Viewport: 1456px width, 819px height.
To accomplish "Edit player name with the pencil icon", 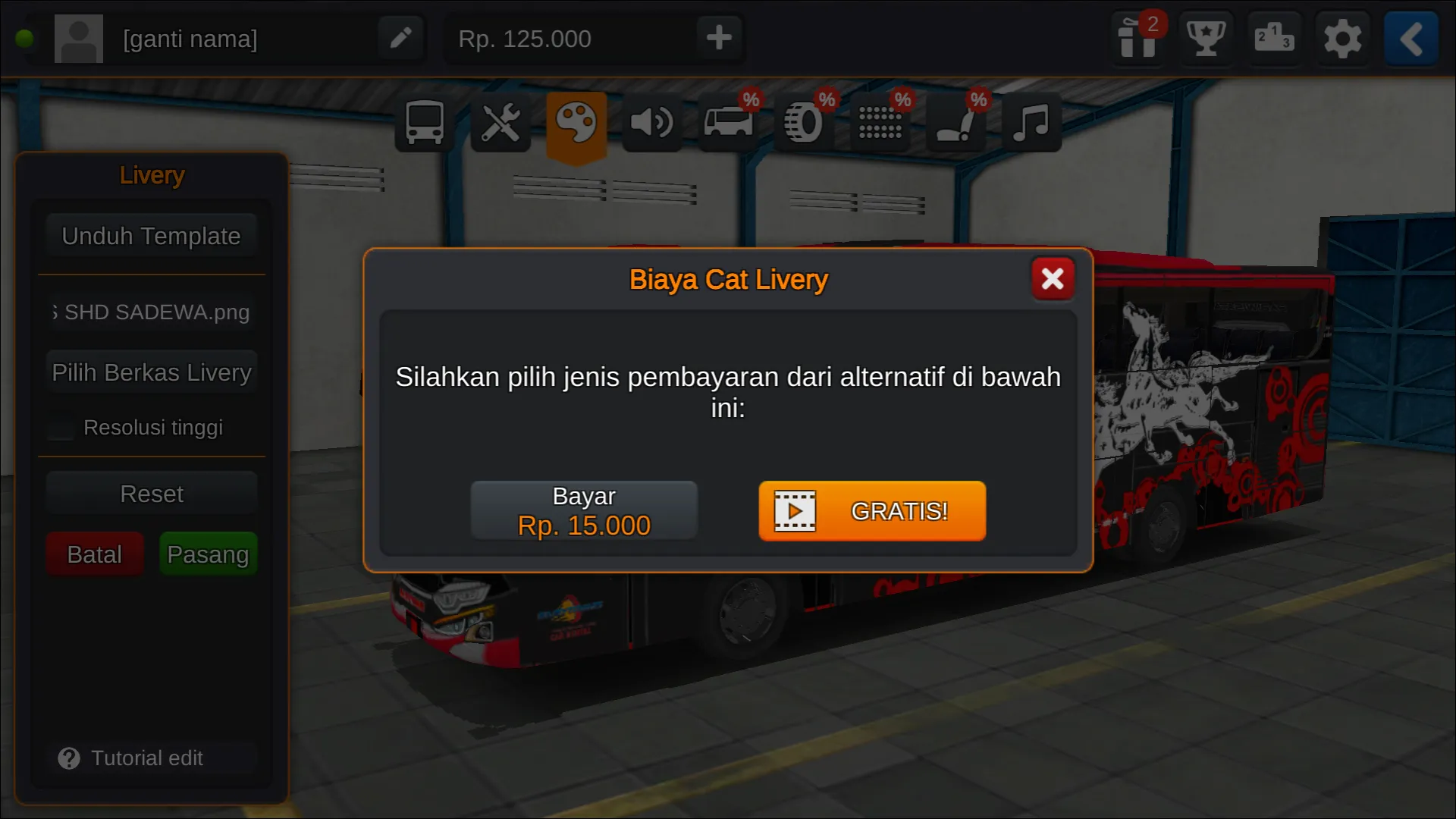I will click(400, 38).
